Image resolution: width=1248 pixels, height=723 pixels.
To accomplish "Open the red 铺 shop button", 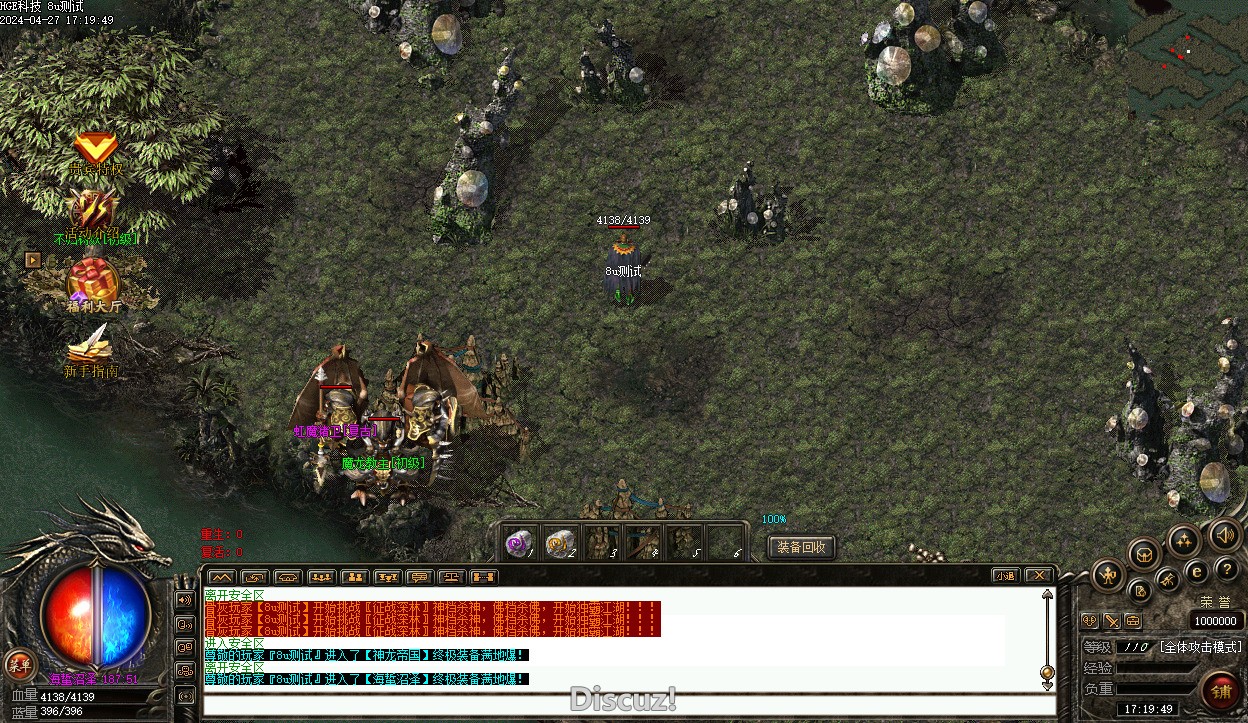I will [x=1221, y=691].
